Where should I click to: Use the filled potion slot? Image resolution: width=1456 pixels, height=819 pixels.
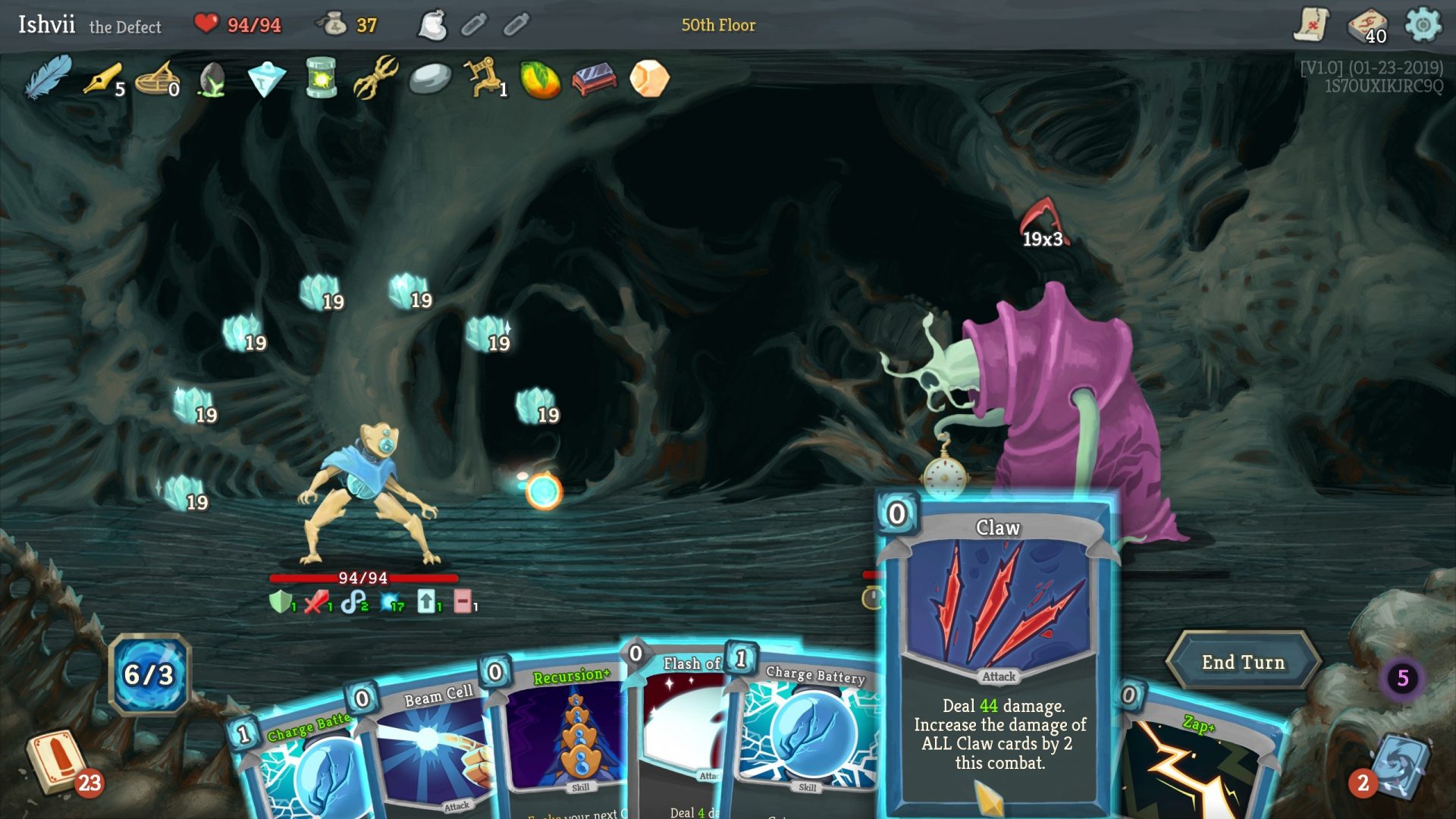pyautogui.click(x=433, y=25)
